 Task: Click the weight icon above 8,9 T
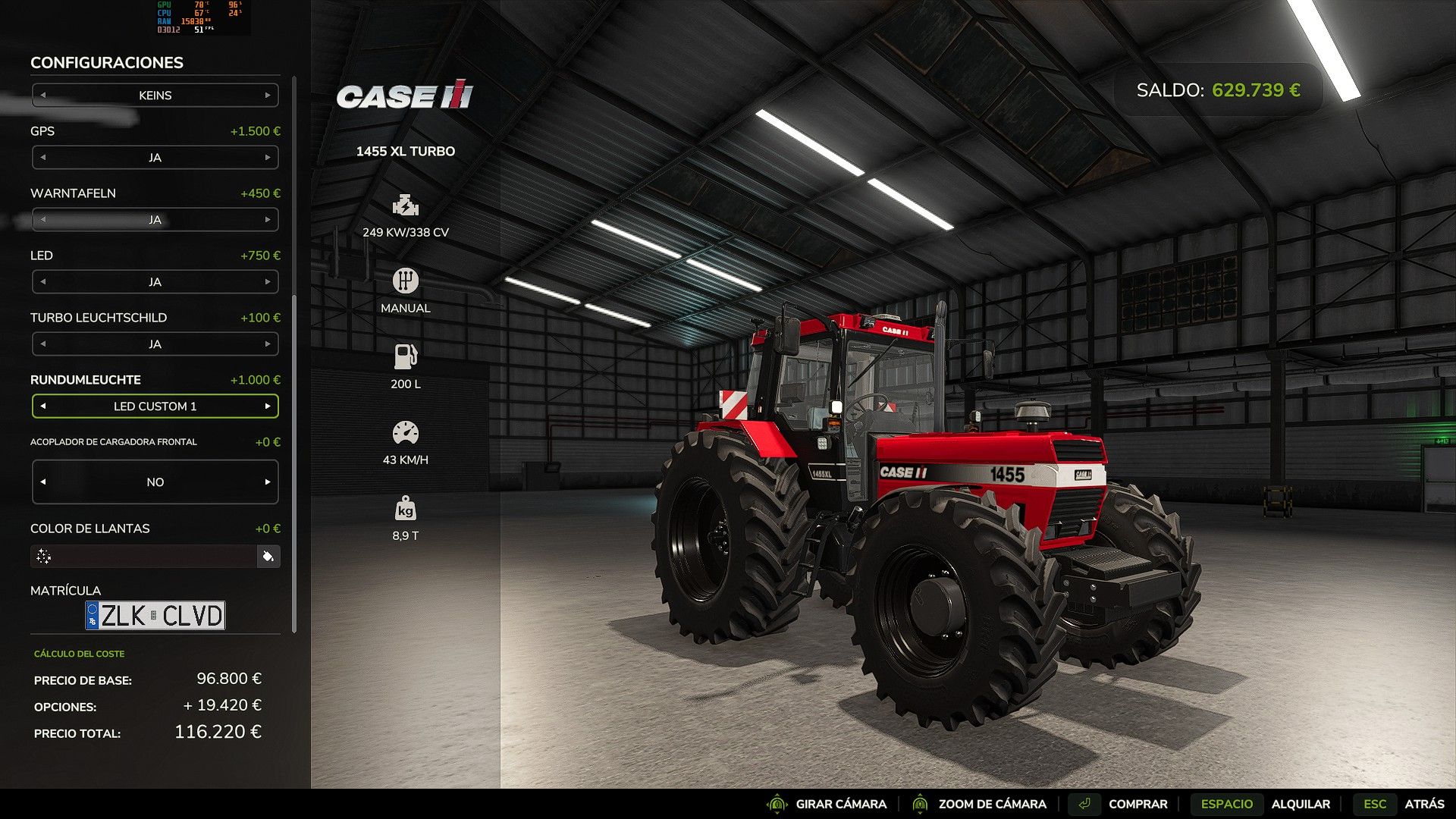click(x=406, y=507)
